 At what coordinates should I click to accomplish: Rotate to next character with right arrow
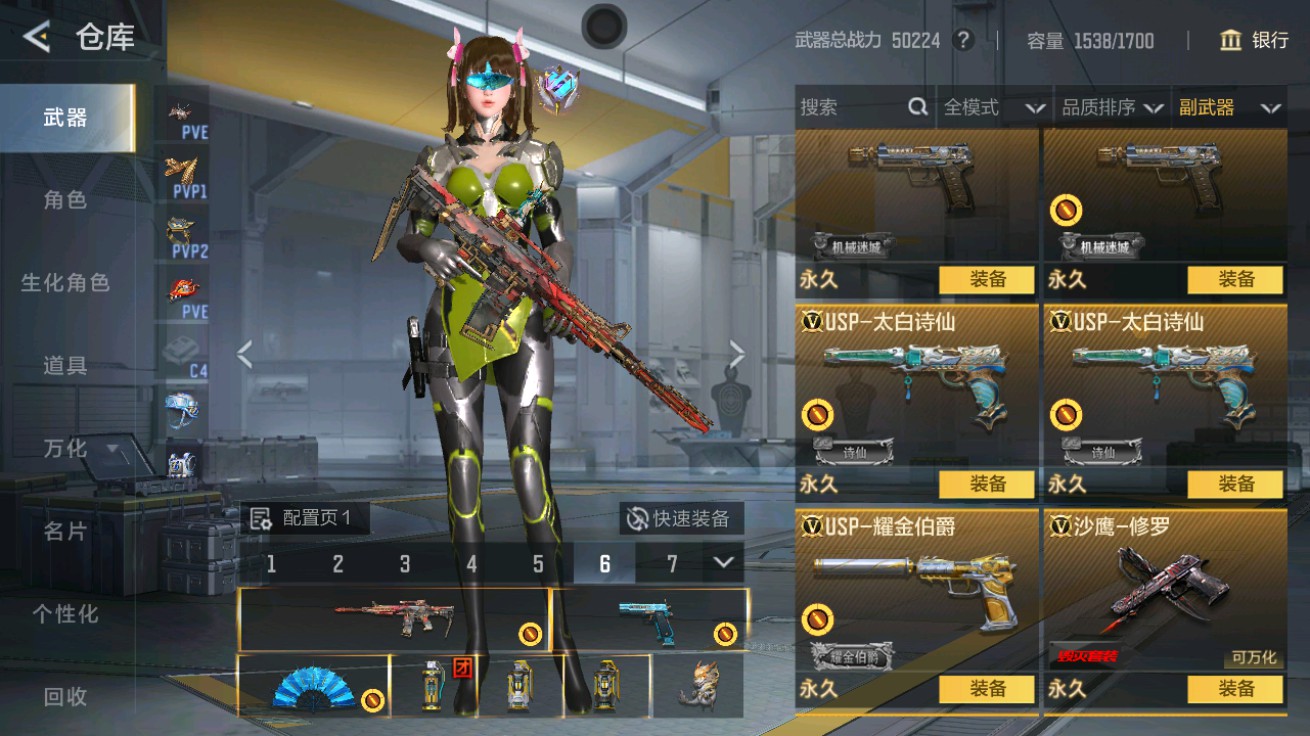click(x=737, y=354)
